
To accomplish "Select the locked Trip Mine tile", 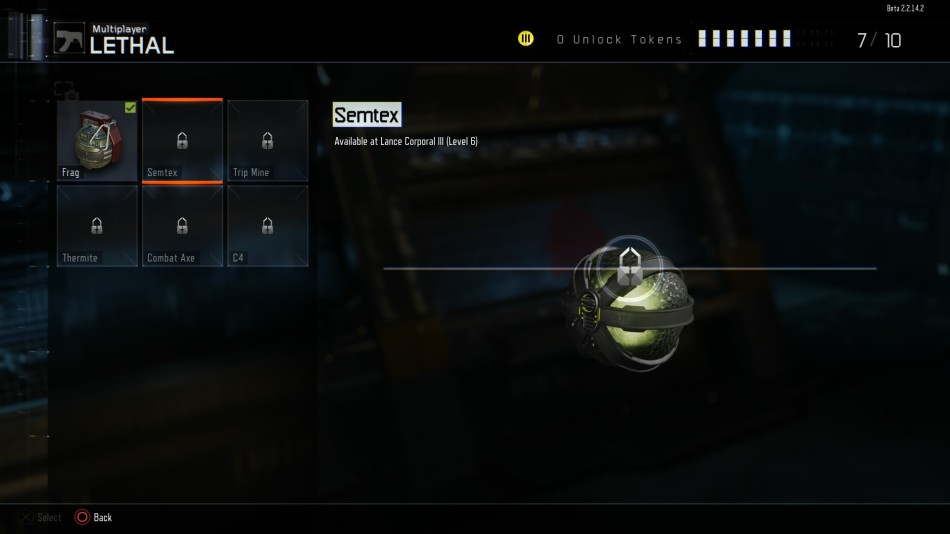I will click(267, 141).
